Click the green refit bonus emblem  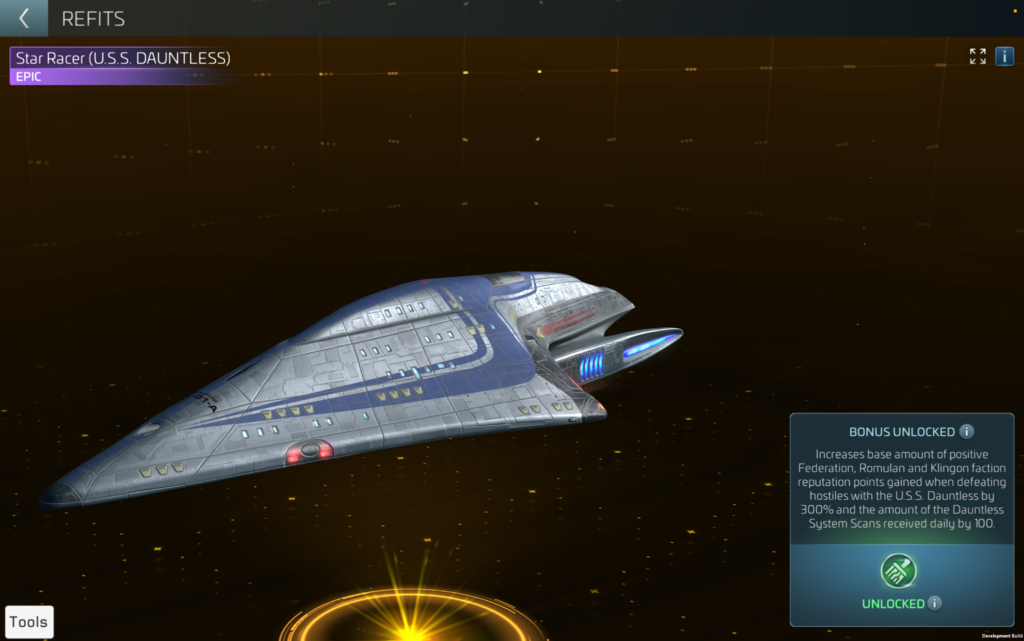tap(898, 571)
